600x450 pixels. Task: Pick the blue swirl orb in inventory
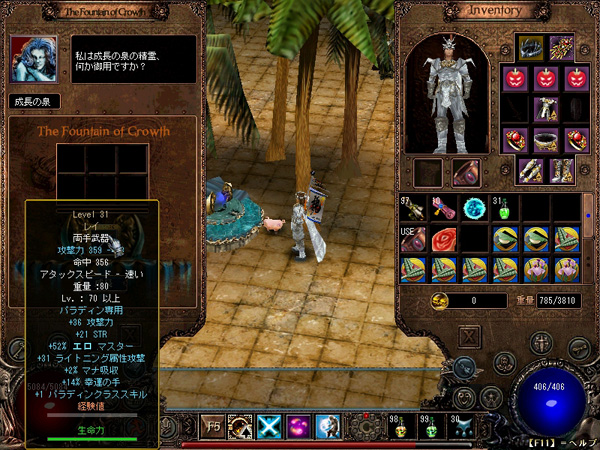click(x=474, y=208)
